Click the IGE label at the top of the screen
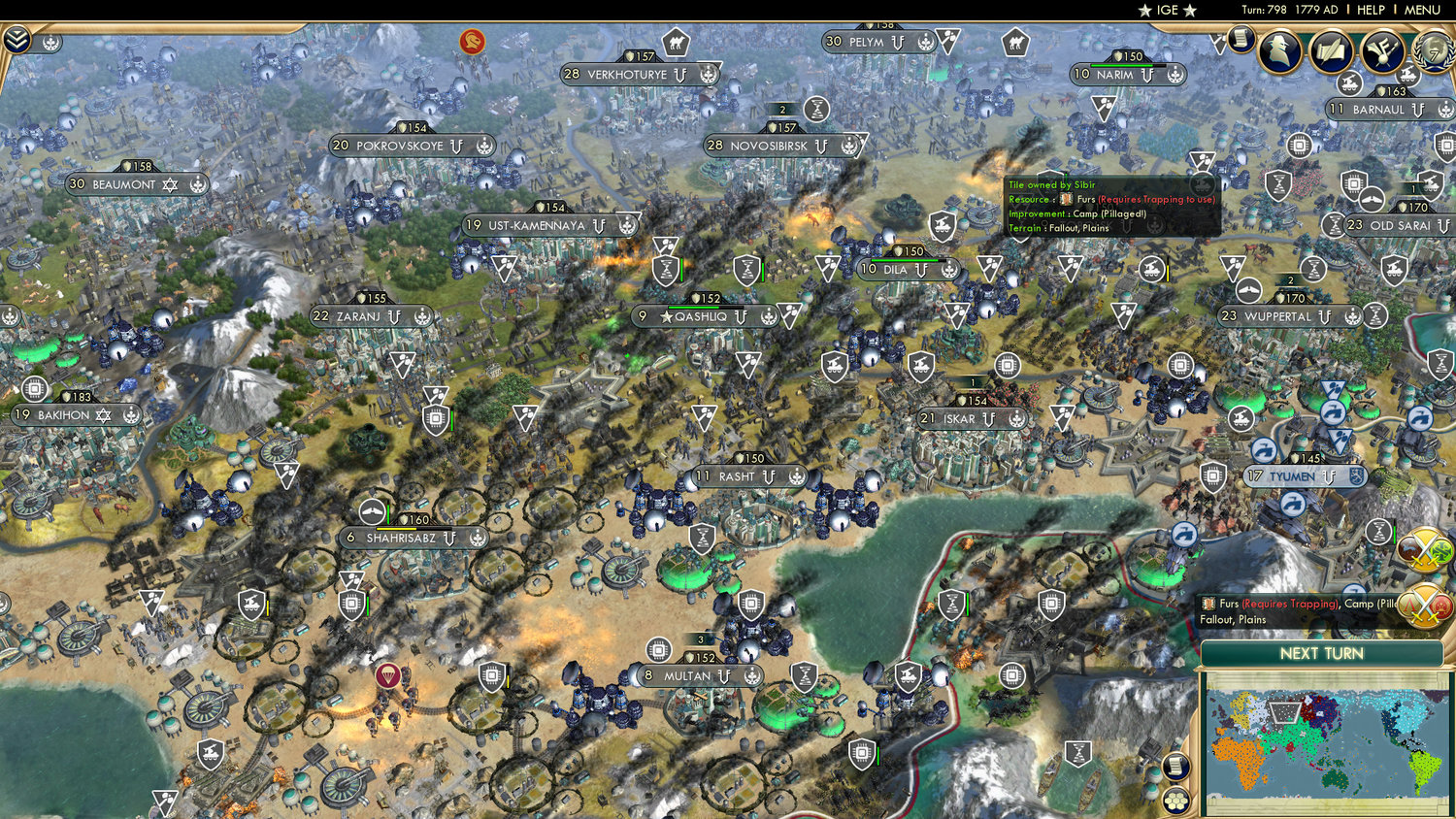Screen dimensions: 1456x819 [x=1168, y=11]
